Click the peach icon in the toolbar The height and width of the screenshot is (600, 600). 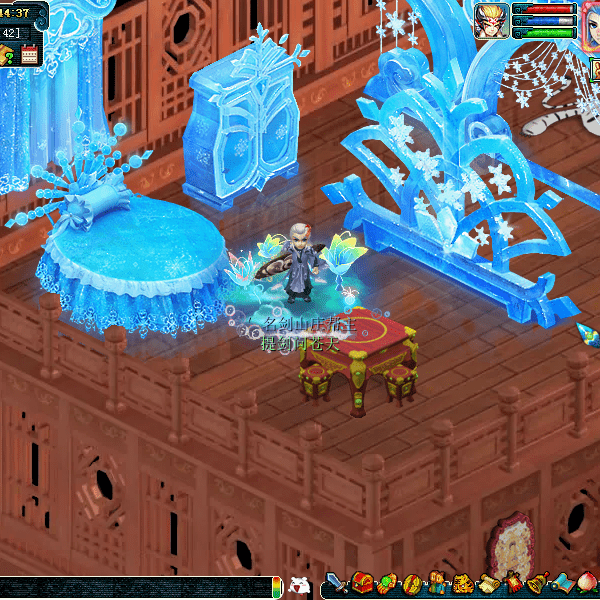(x=588, y=584)
